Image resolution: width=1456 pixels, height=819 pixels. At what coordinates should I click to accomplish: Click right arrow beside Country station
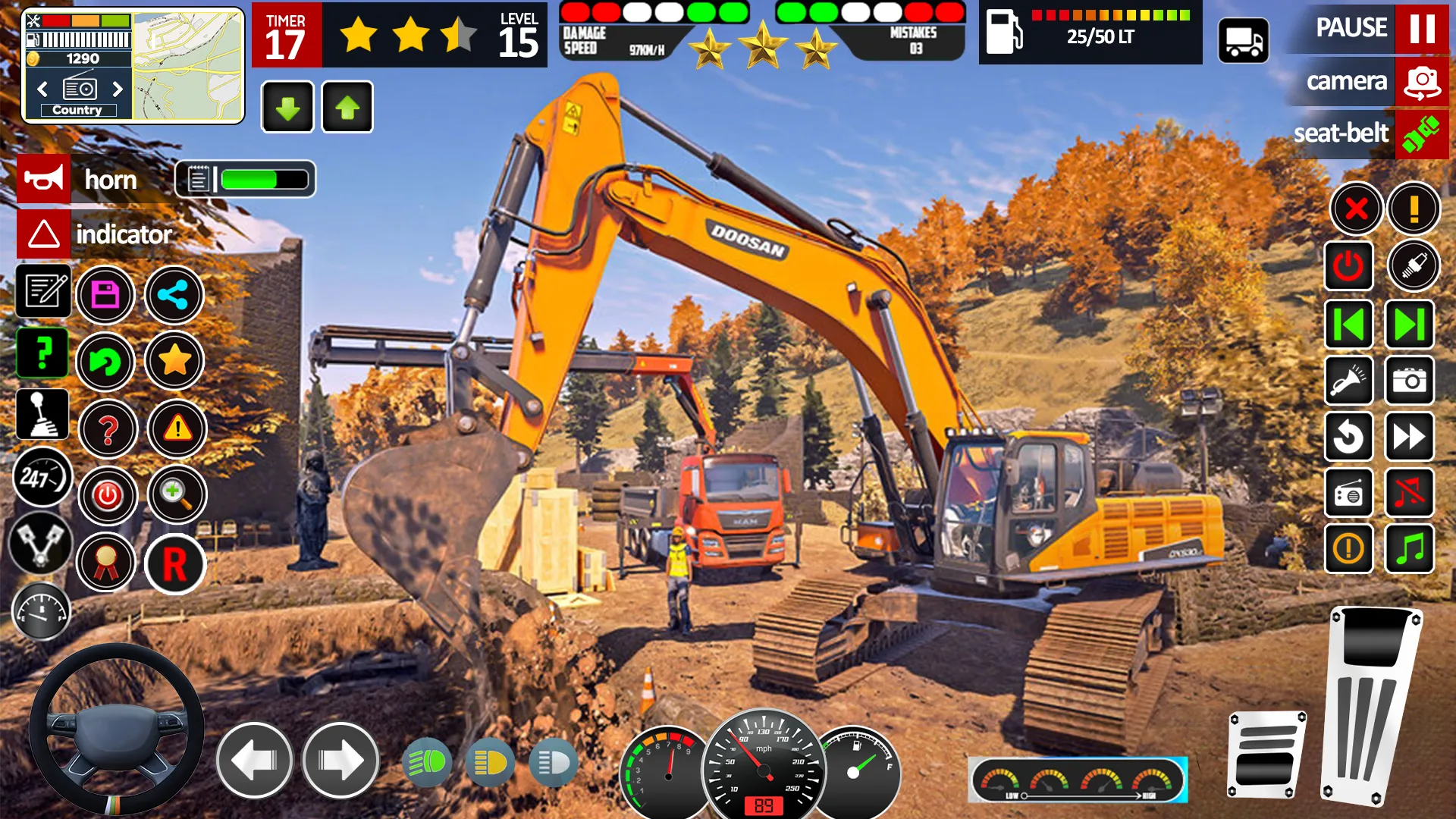pos(119,89)
